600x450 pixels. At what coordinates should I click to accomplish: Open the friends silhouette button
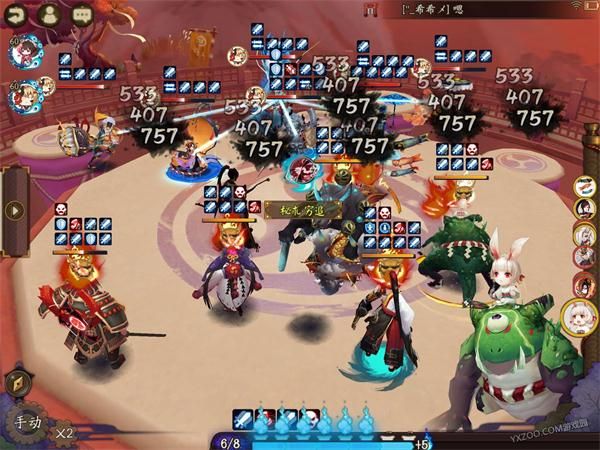click(50, 15)
